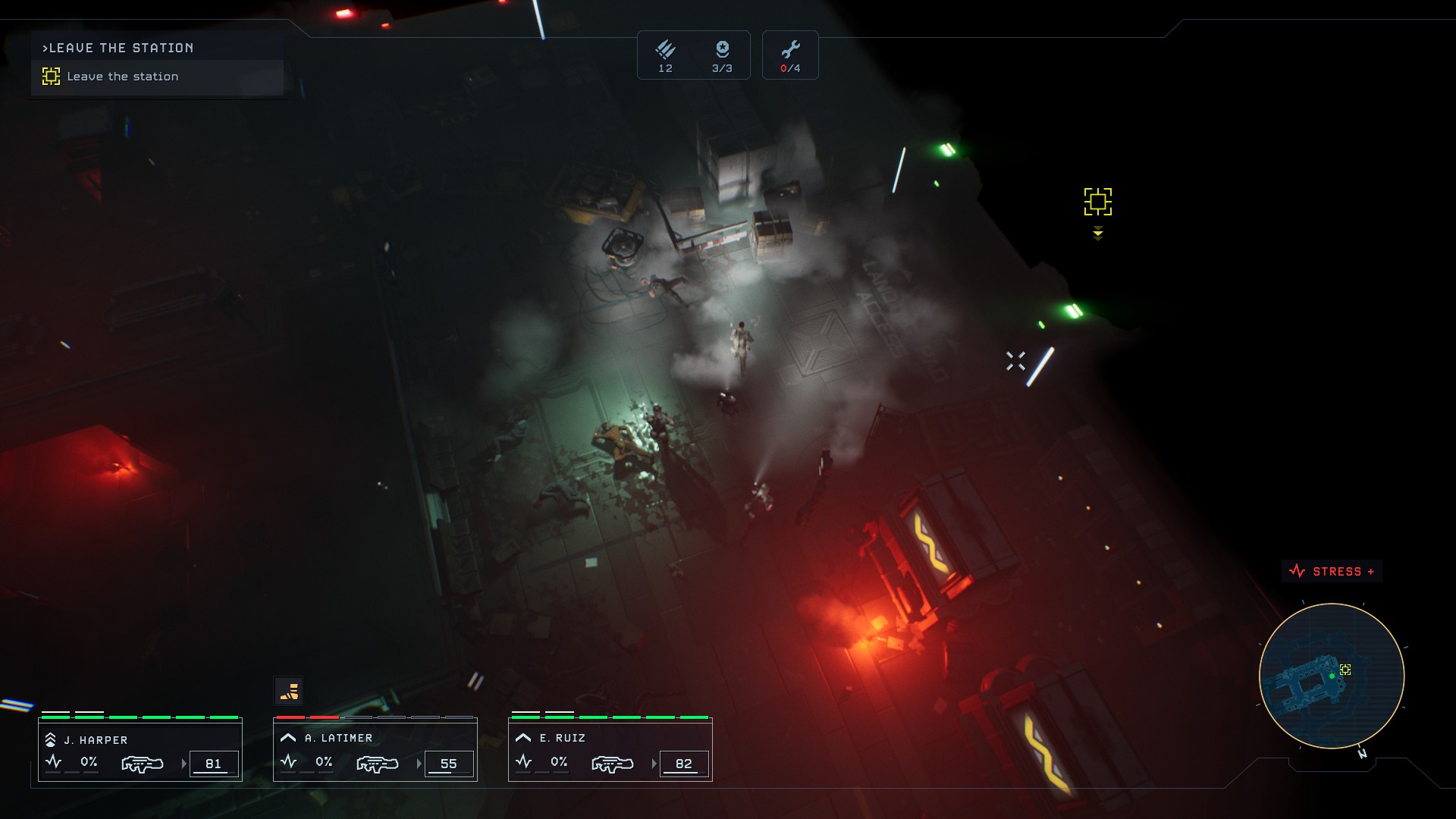This screenshot has width=1456, height=819.
Task: Click the objective marker on minimap
Action: (x=1345, y=670)
